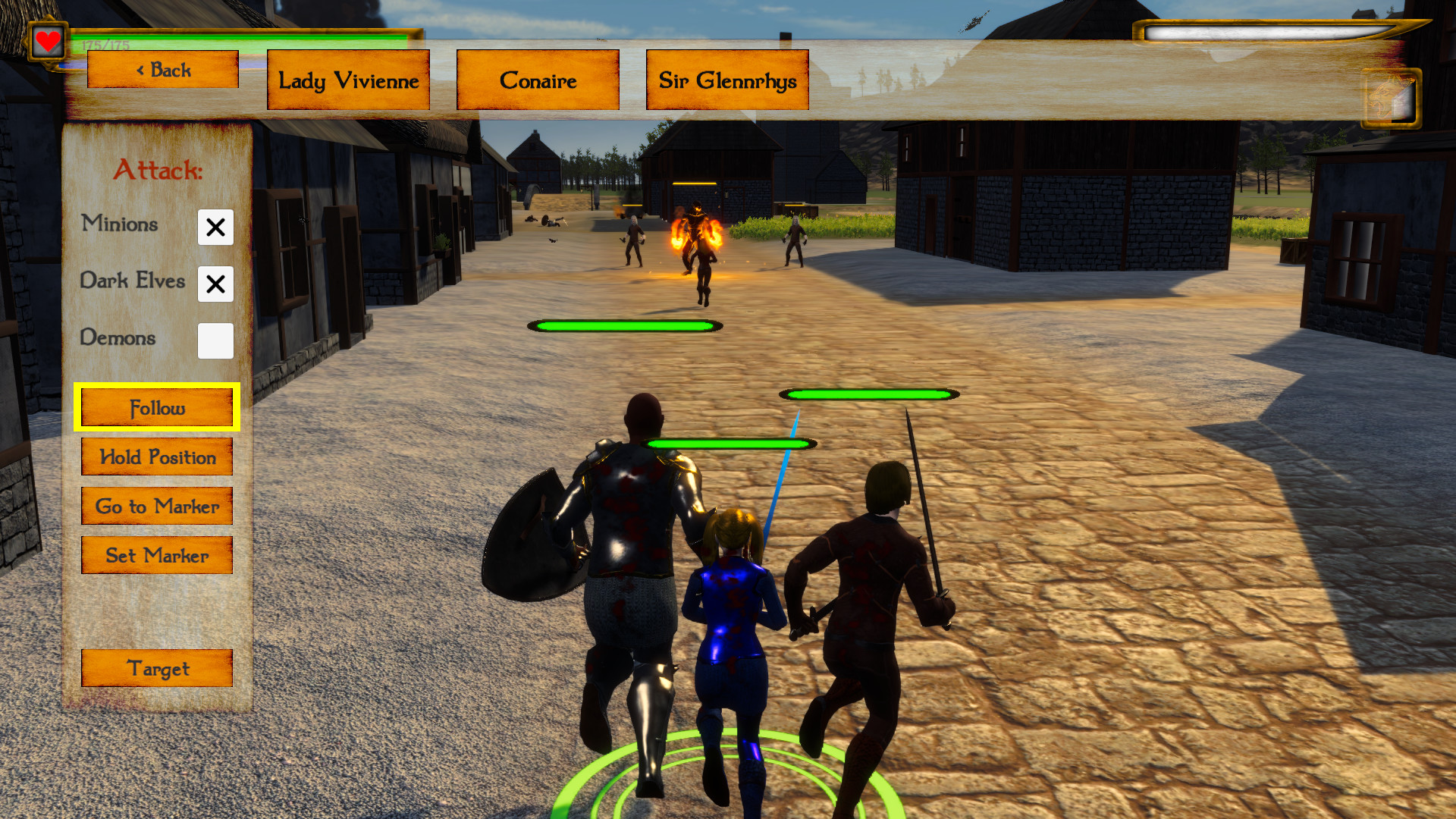Image resolution: width=1456 pixels, height=819 pixels.
Task: Switch to Lady Vivienne's command tab
Action: point(348,79)
